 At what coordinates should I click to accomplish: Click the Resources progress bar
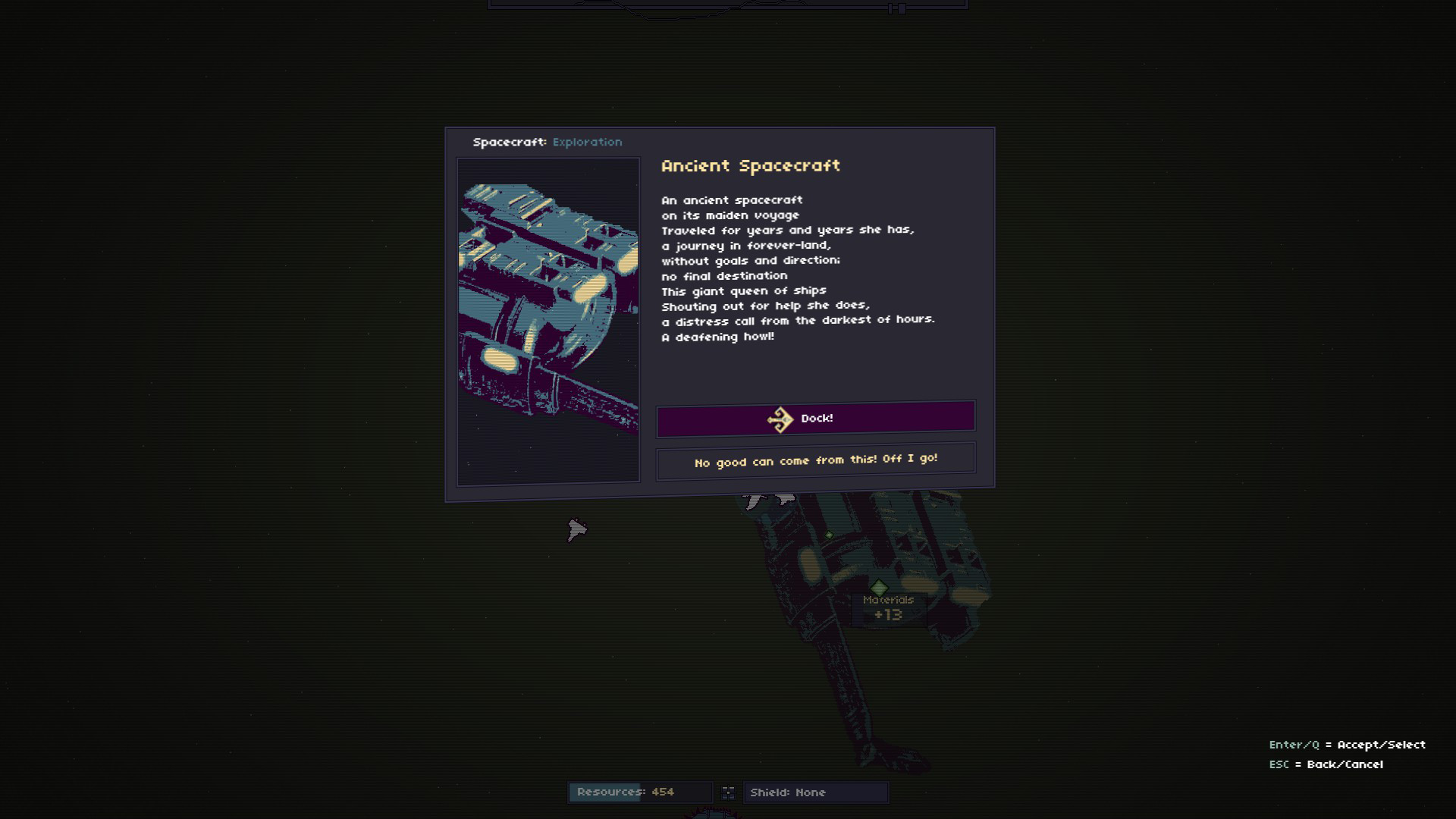click(641, 792)
